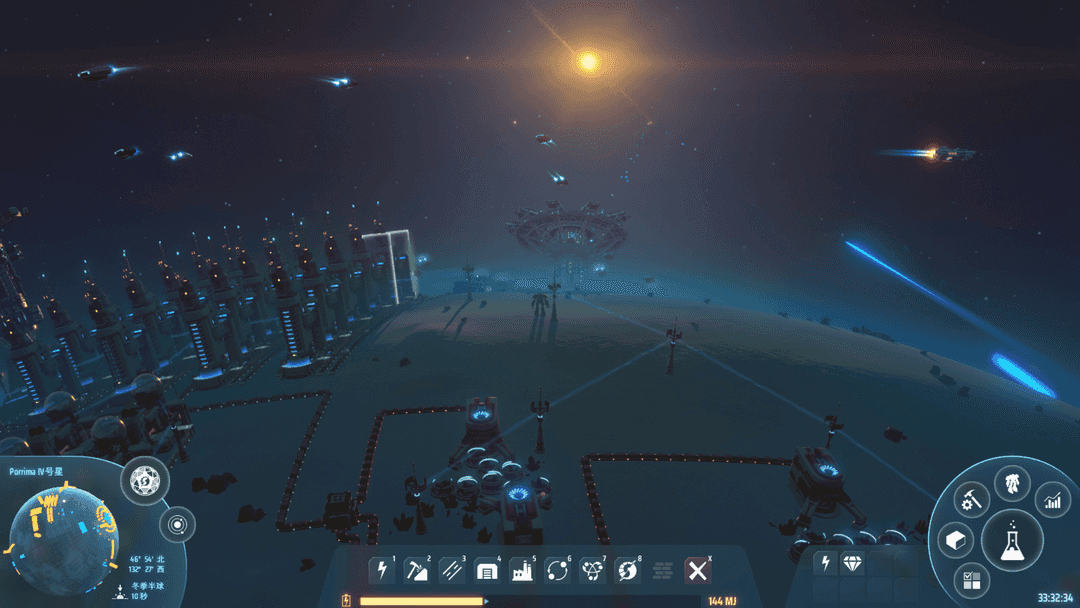Open the power build category (lightning bolt)
Viewport: 1080px width, 608px height.
[x=381, y=571]
